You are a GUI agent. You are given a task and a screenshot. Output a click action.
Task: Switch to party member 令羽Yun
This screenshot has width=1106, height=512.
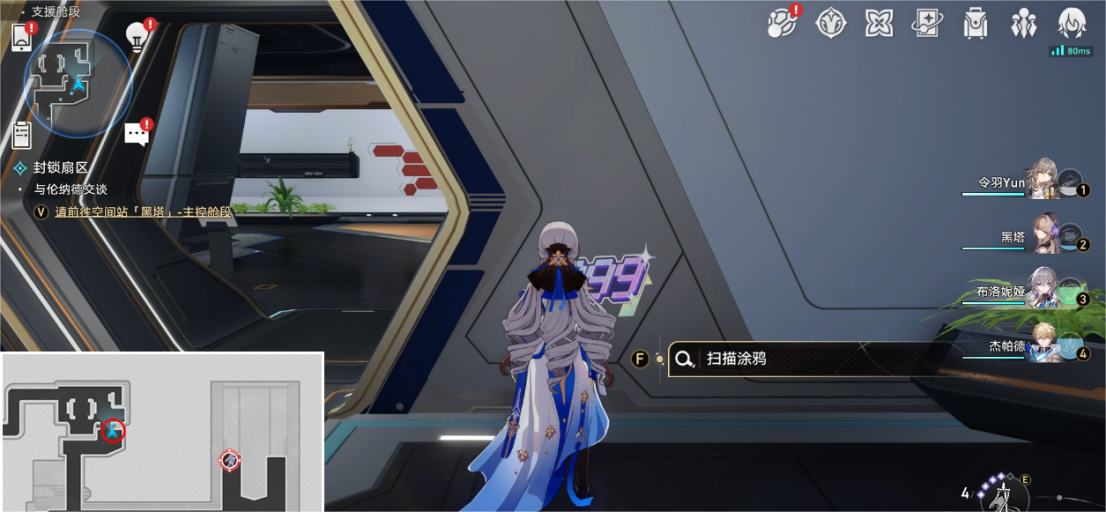[1044, 181]
